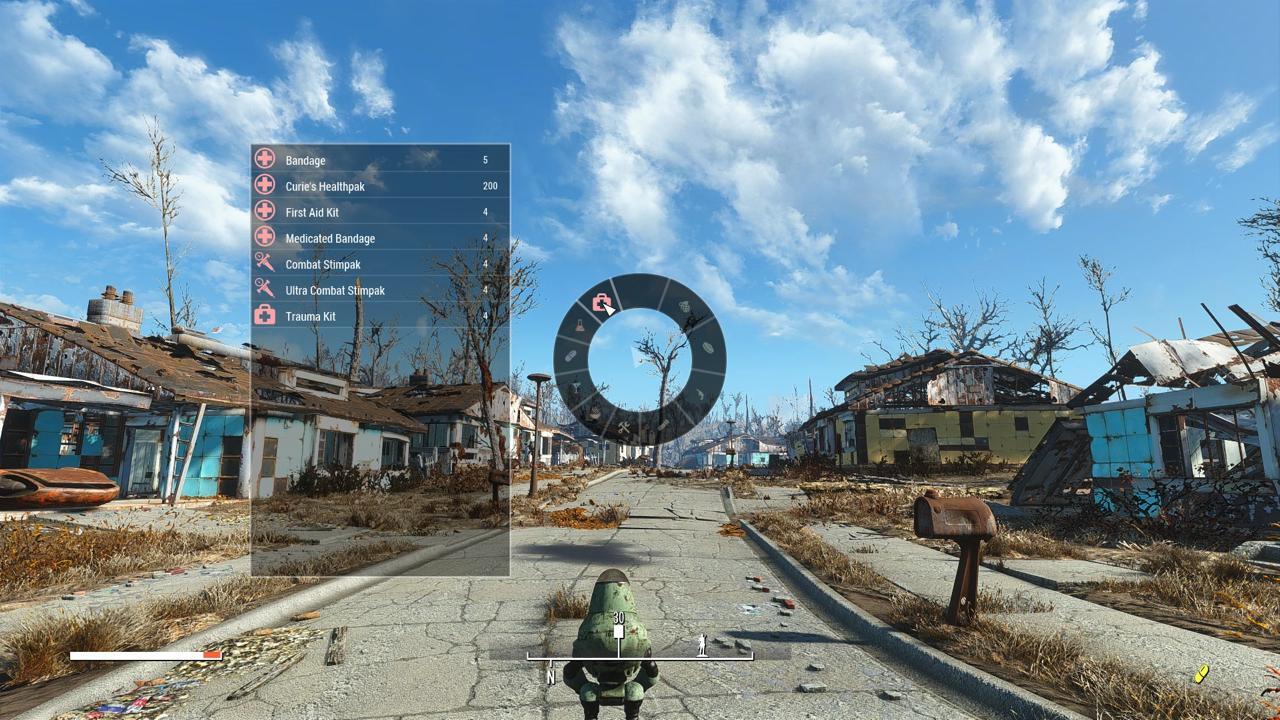
Task: Pick the Combat Stimpak entry
Action: tap(380, 264)
